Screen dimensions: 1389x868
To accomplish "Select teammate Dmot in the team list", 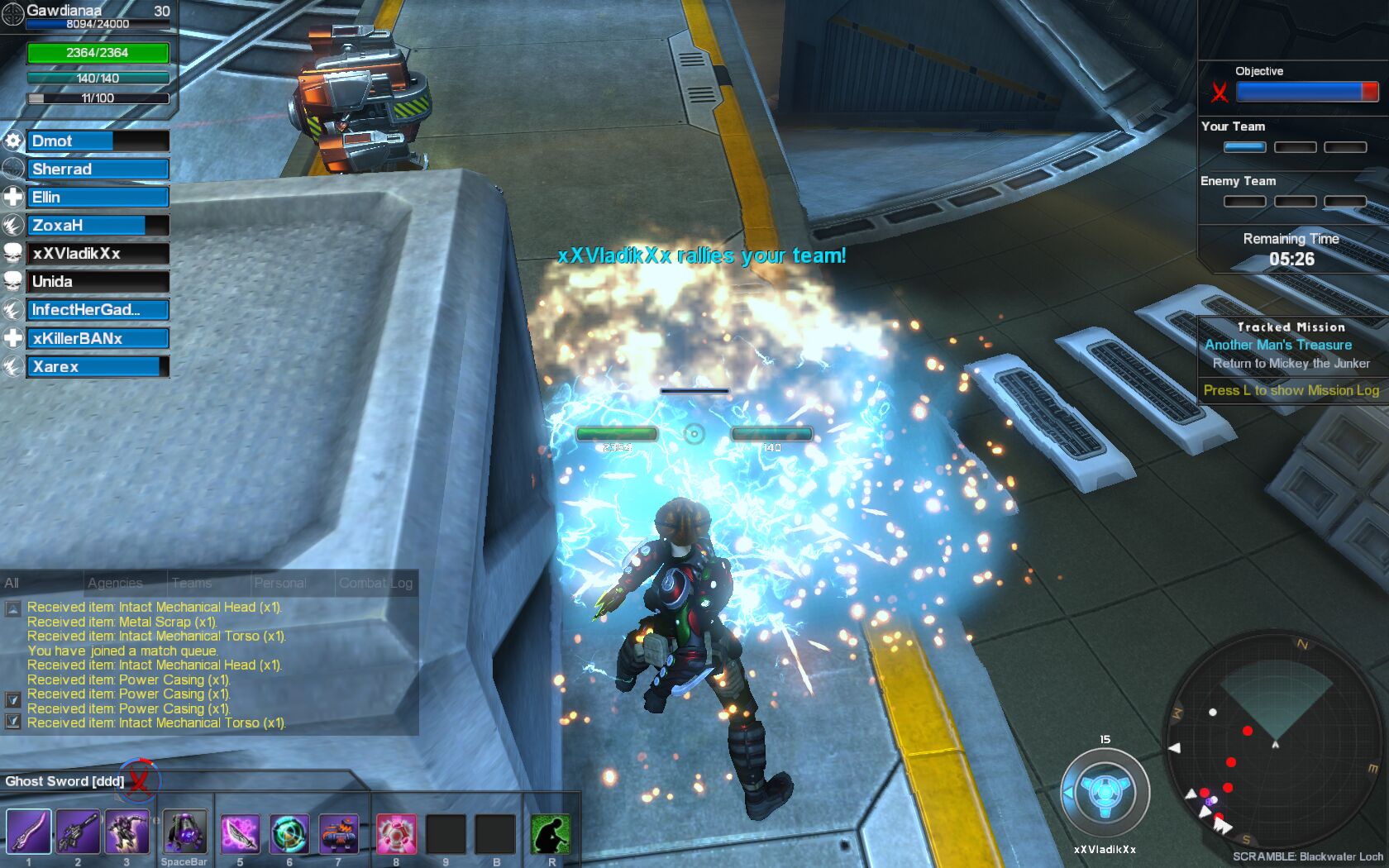I will [98, 141].
